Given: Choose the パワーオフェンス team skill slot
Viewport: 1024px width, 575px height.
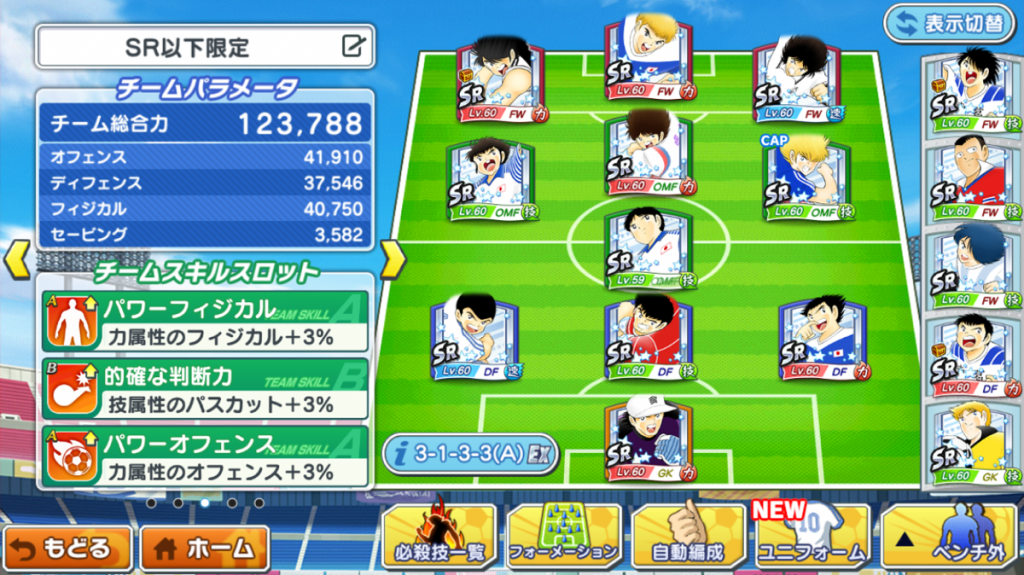Looking at the screenshot, I should 204,455.
